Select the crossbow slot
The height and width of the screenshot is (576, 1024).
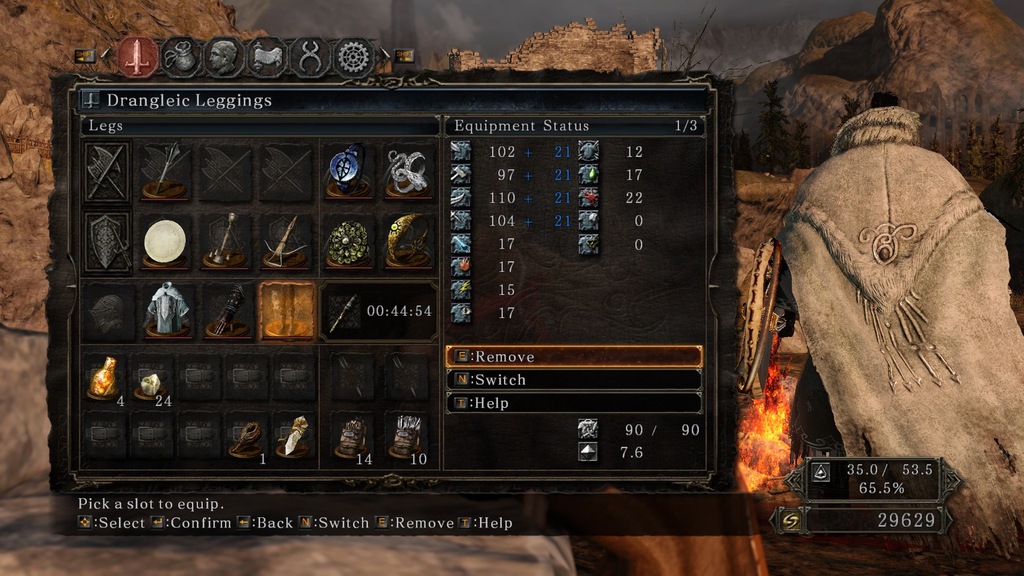click(x=286, y=241)
